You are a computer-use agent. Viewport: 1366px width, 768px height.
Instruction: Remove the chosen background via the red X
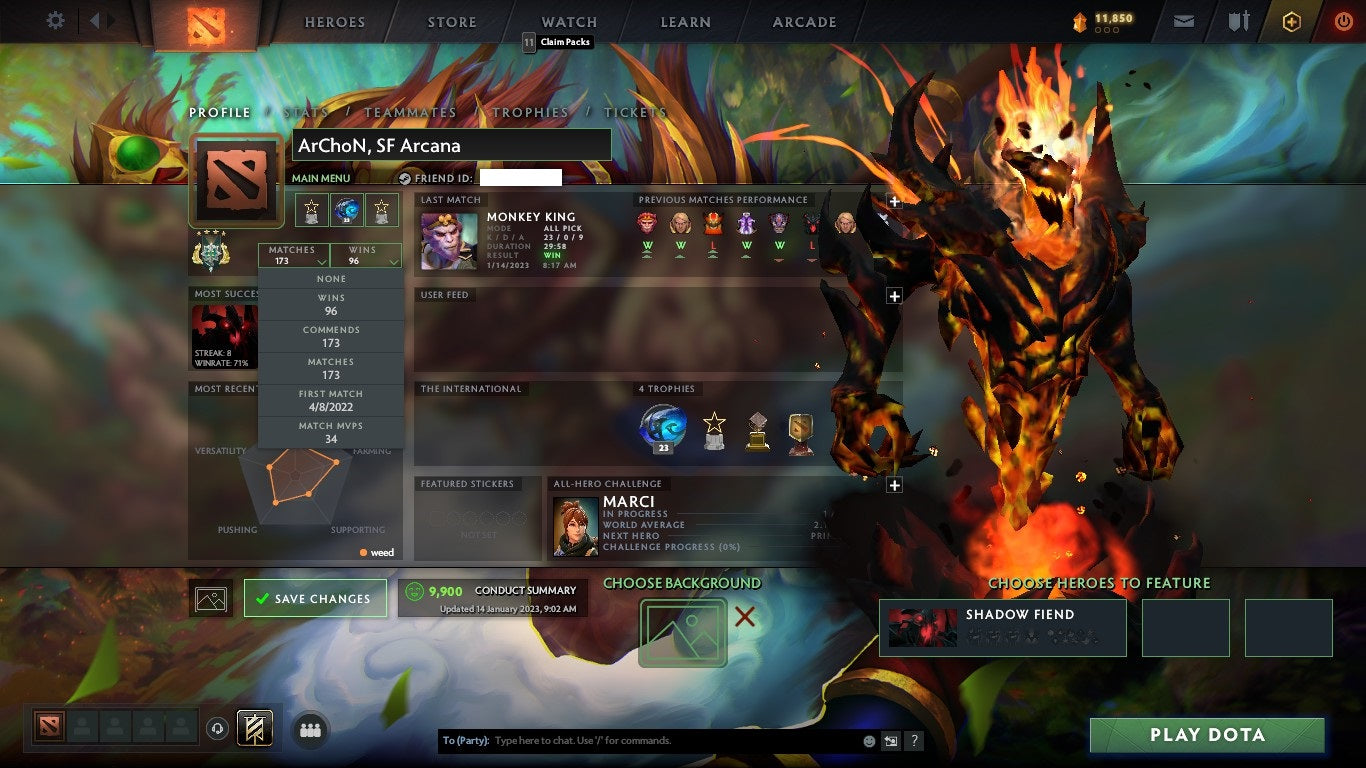pyautogui.click(x=744, y=619)
